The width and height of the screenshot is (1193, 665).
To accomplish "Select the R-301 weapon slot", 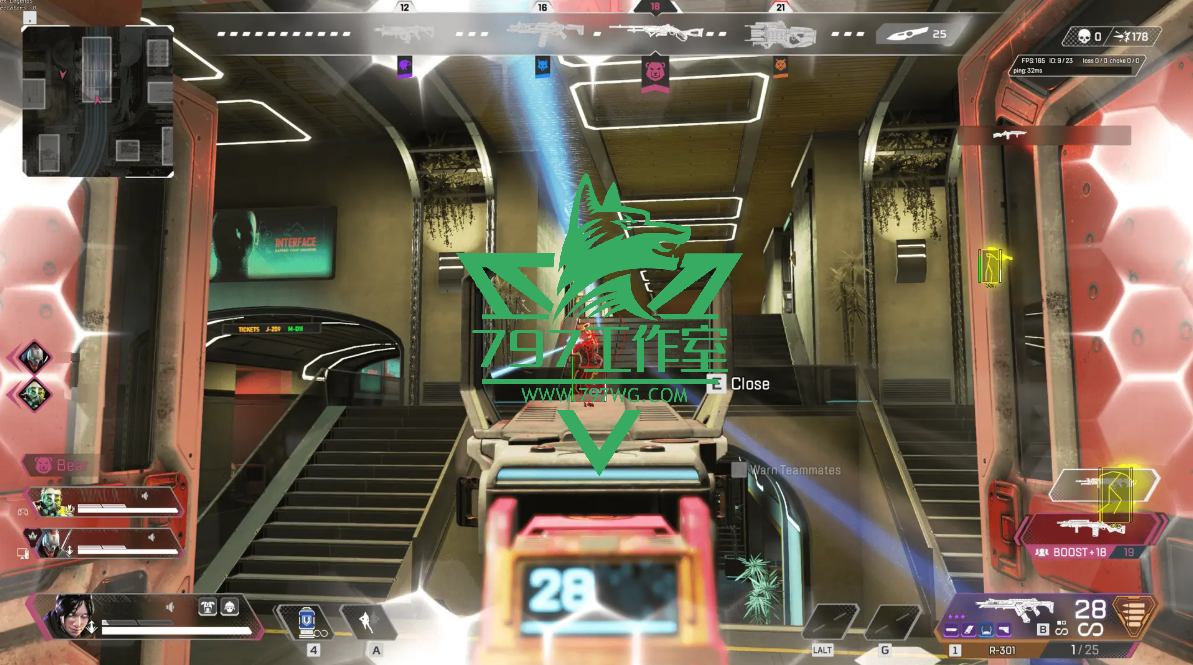I will 1010,609.
